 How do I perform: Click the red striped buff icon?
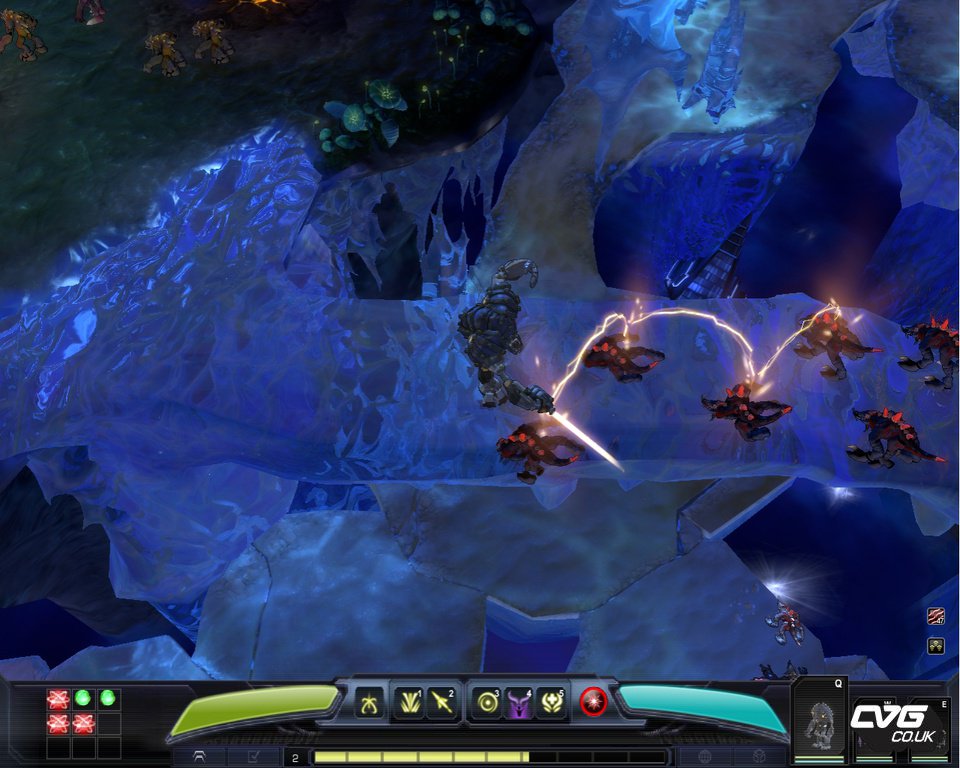coord(936,617)
